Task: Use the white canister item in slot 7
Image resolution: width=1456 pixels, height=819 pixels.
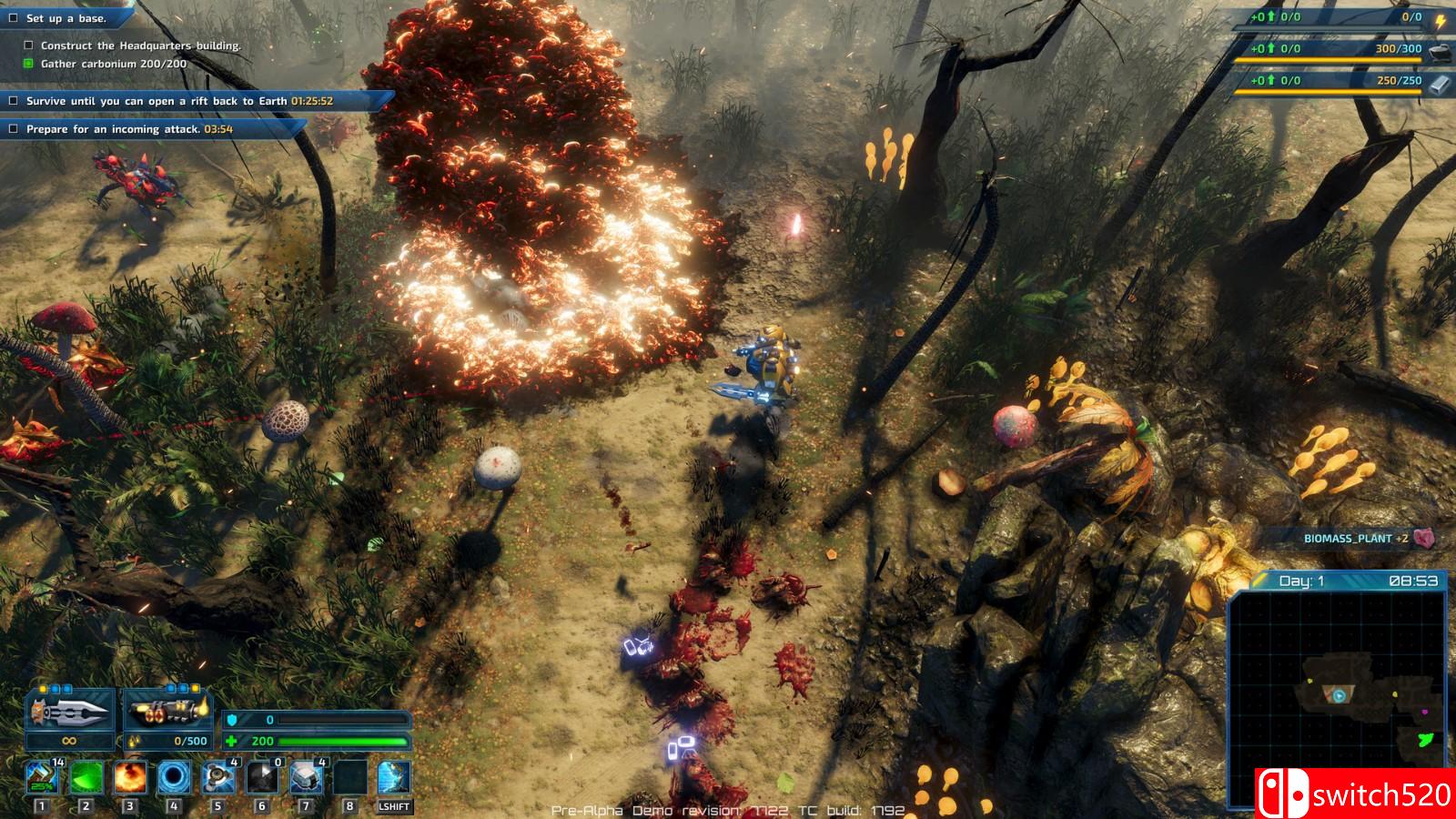Action: click(x=306, y=779)
